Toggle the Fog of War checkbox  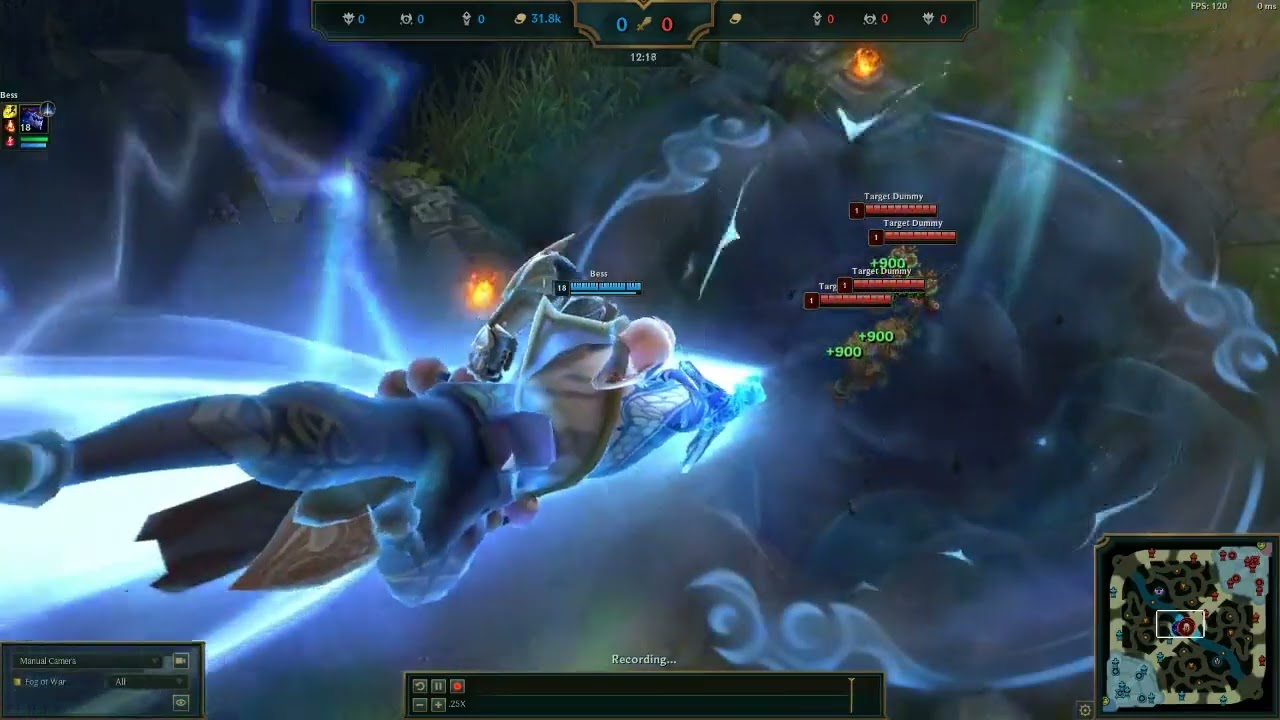17,683
